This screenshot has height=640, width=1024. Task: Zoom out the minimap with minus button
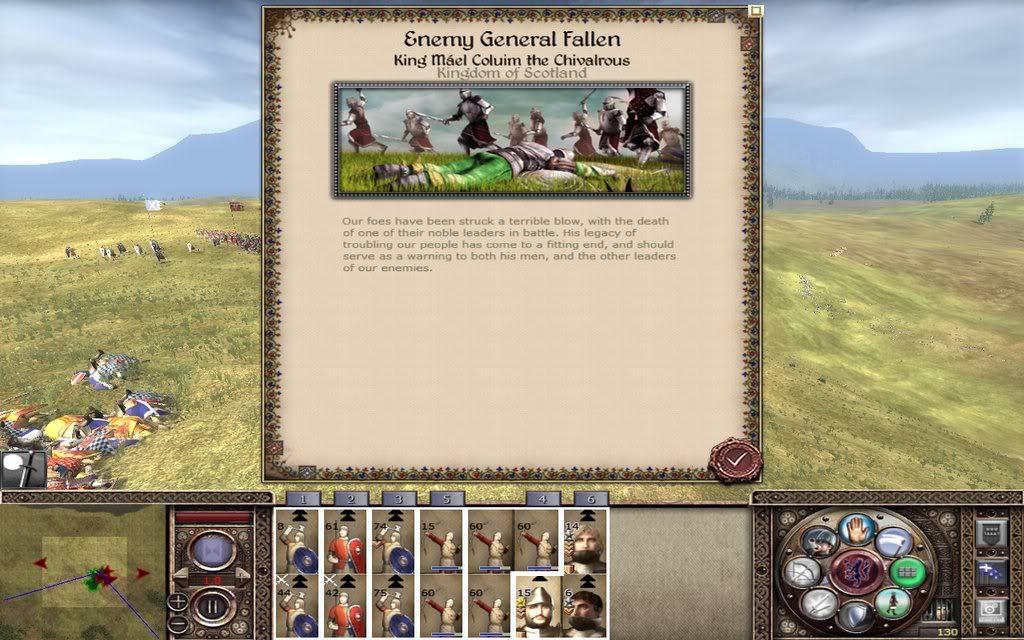point(177,622)
